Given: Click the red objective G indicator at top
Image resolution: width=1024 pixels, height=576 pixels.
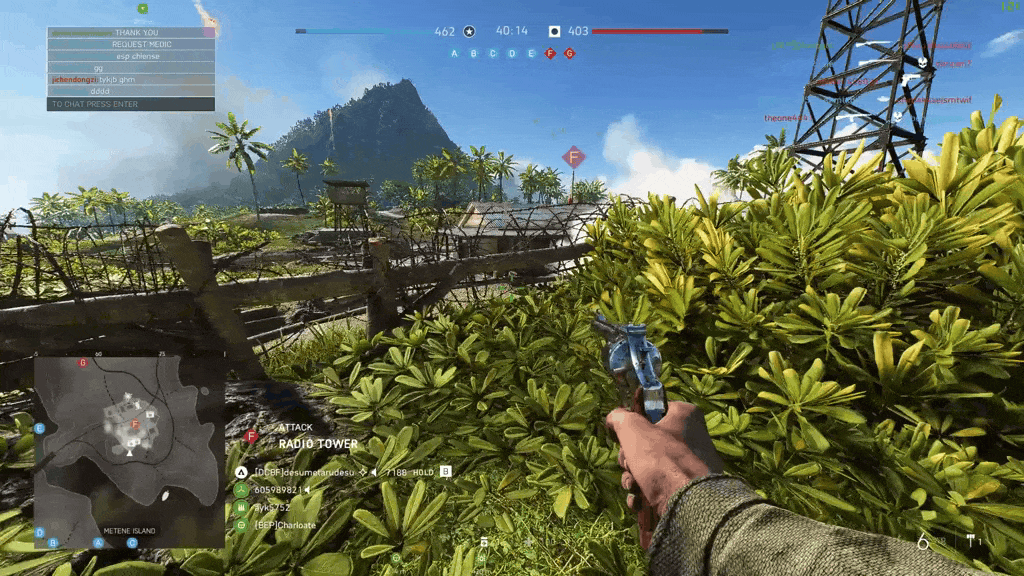Looking at the screenshot, I should (x=569, y=53).
